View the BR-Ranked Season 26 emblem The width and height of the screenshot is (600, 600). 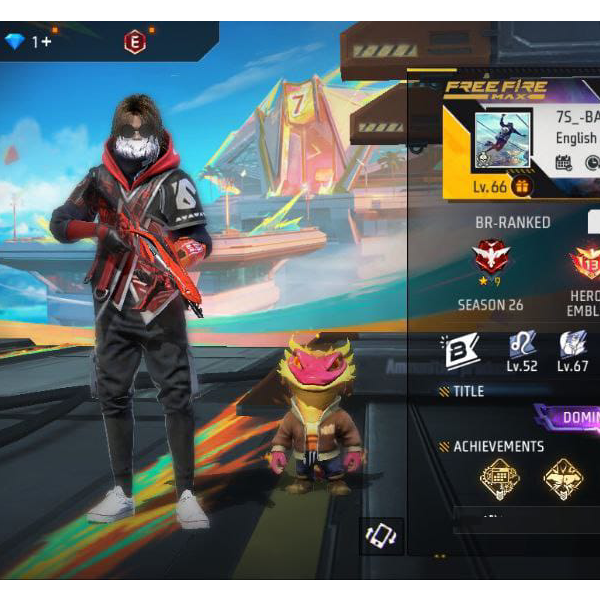(490, 264)
